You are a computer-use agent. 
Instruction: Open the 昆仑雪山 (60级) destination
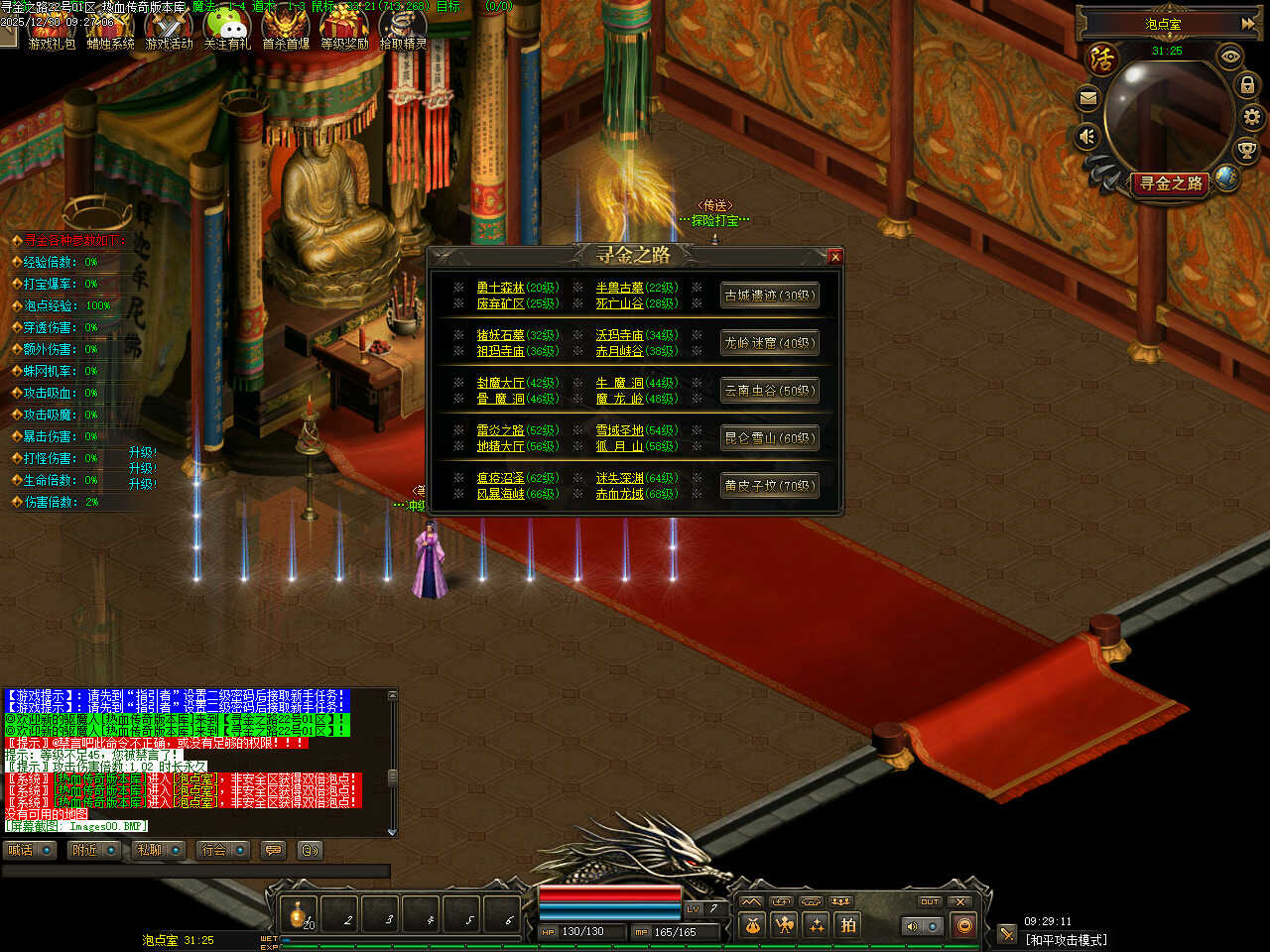(769, 438)
